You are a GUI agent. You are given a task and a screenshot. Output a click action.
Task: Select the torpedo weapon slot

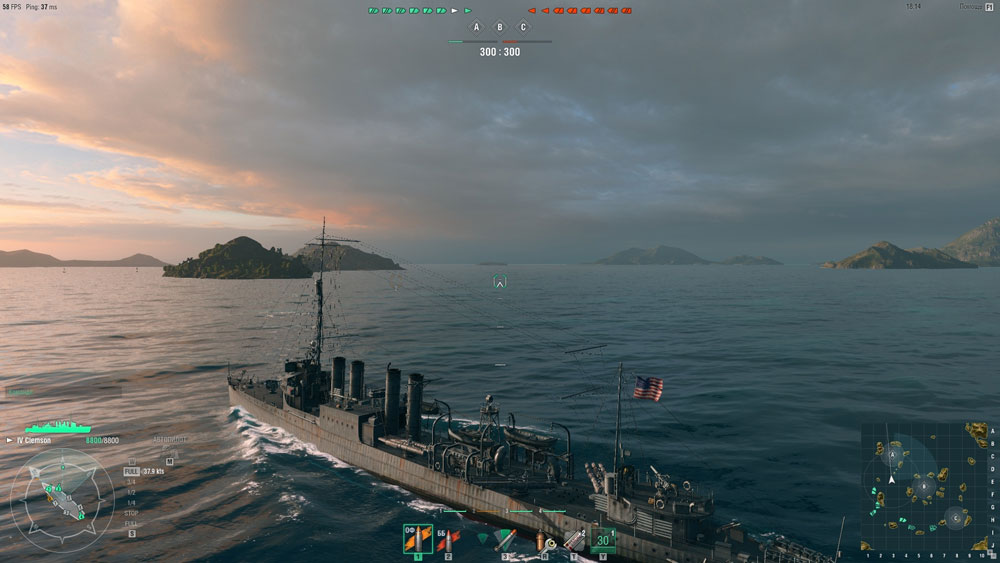coord(505,540)
